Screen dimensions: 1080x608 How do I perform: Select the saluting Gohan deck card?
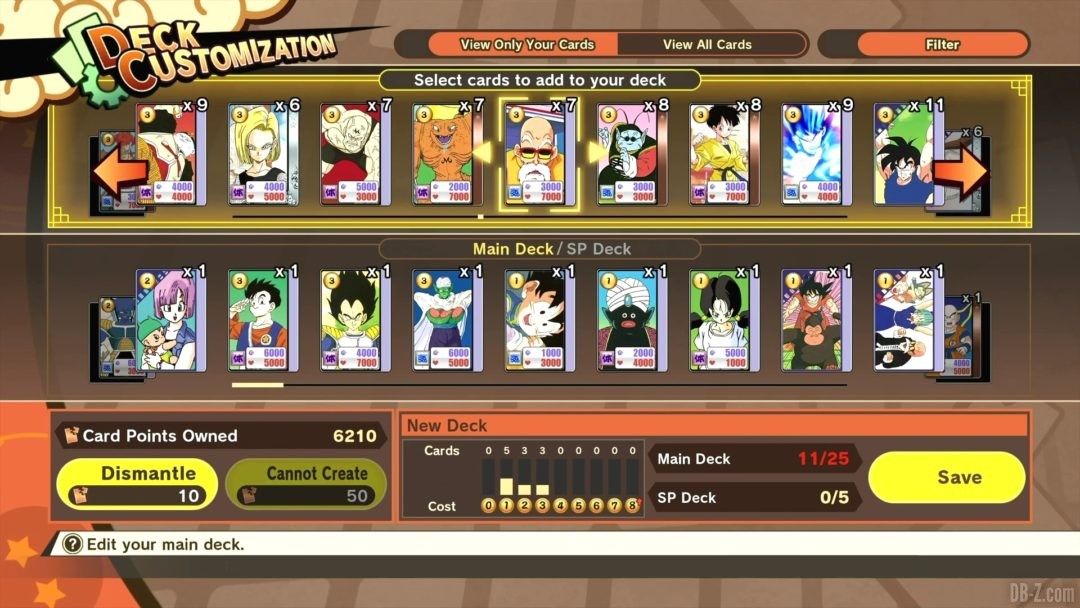point(263,320)
